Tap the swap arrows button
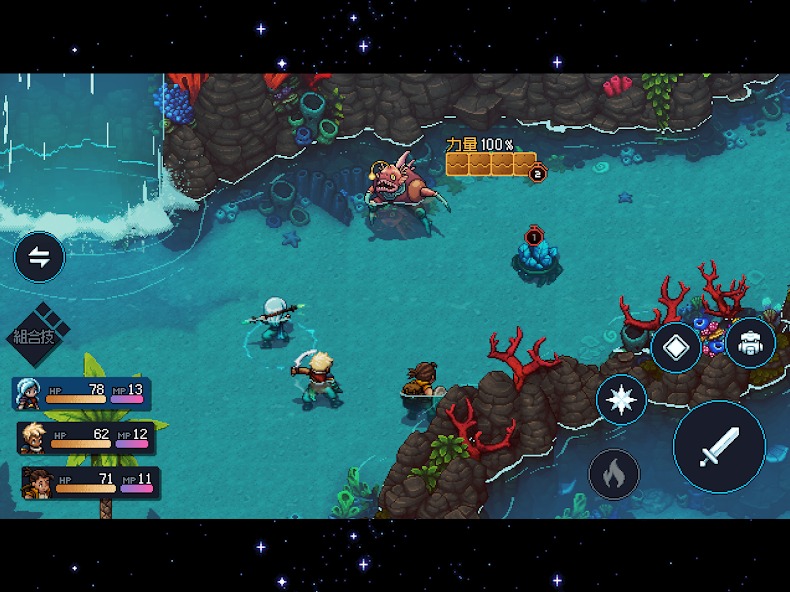 coord(39,257)
